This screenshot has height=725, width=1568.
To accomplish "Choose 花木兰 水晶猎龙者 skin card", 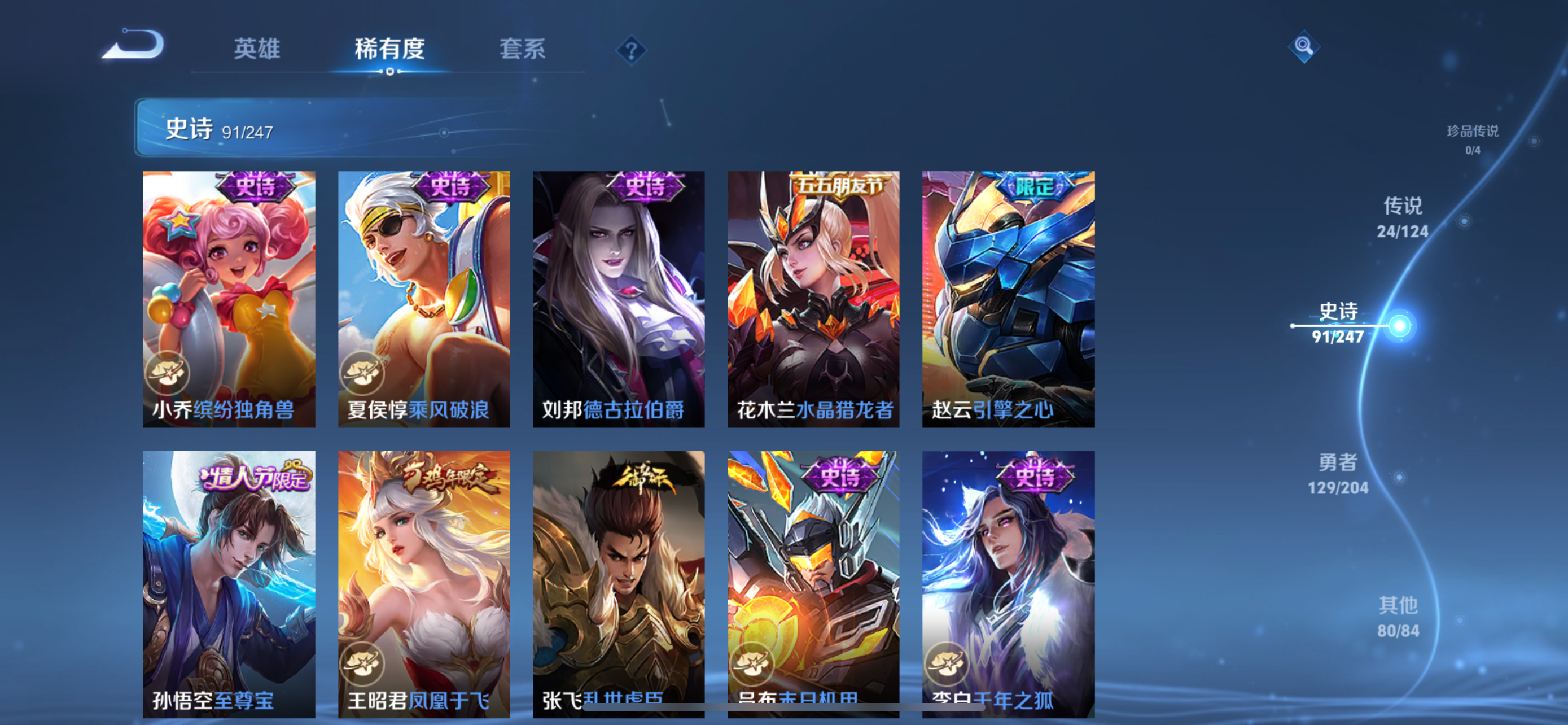I will point(813,299).
